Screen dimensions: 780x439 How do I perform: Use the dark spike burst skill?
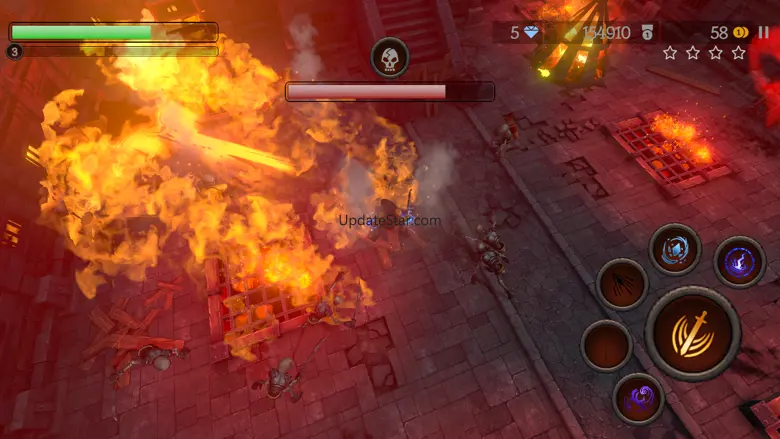tap(622, 284)
